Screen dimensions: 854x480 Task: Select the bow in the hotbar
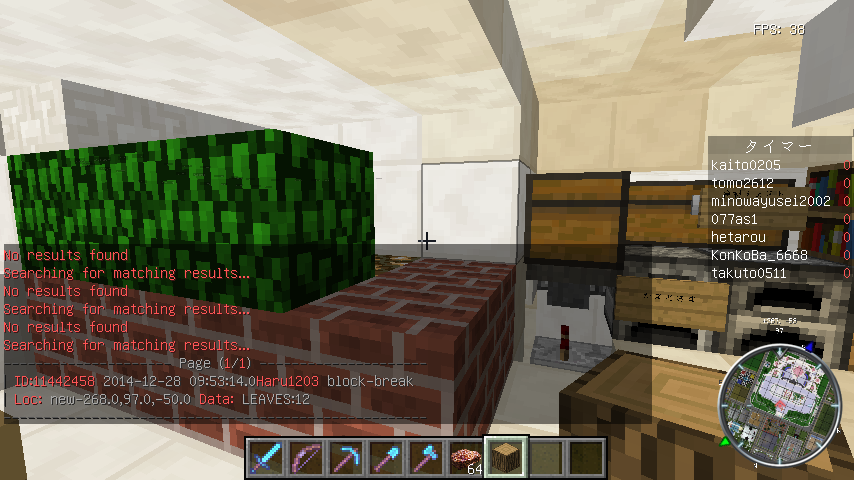click(x=305, y=458)
